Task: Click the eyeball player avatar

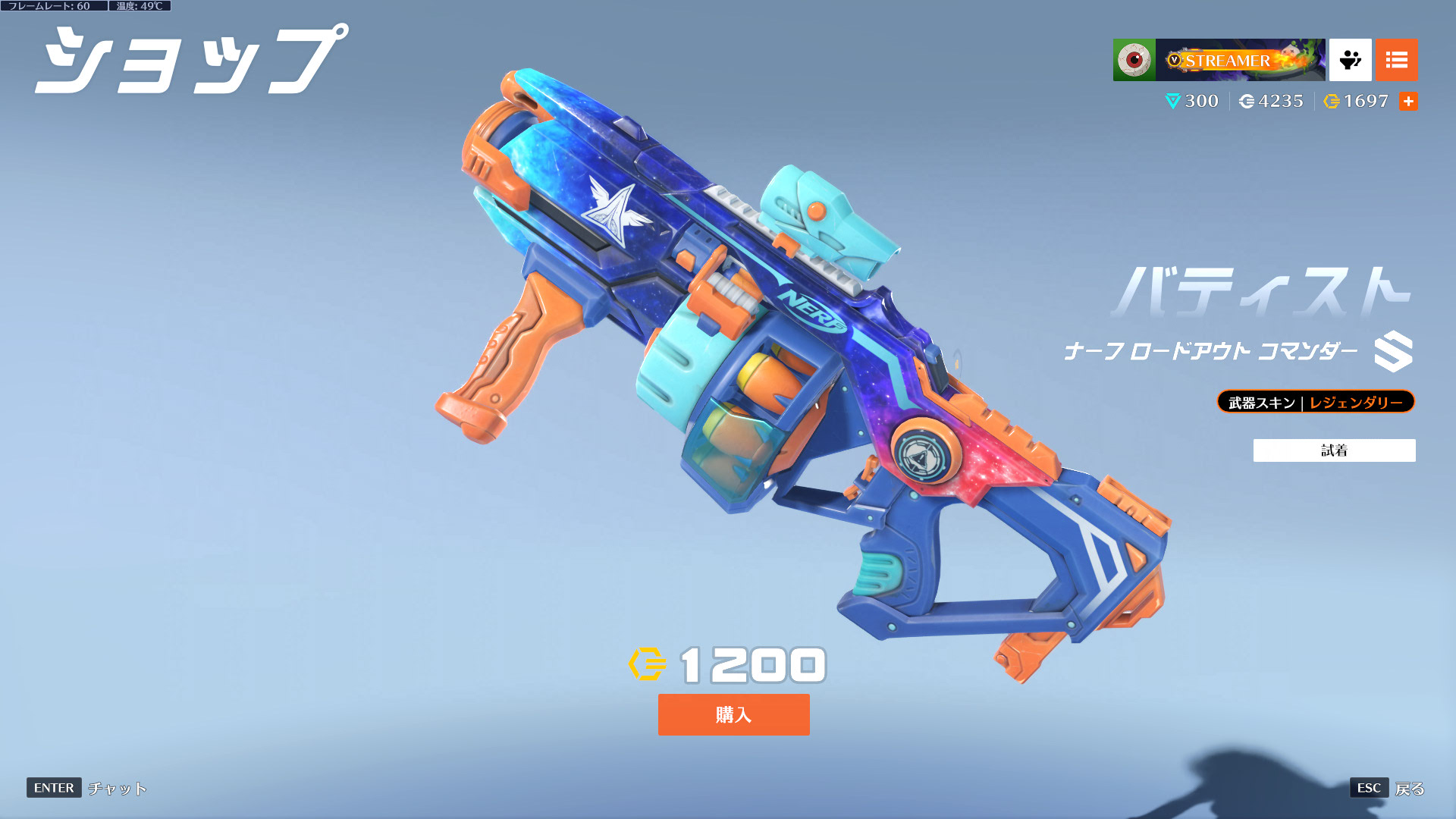Action: 1134,60
